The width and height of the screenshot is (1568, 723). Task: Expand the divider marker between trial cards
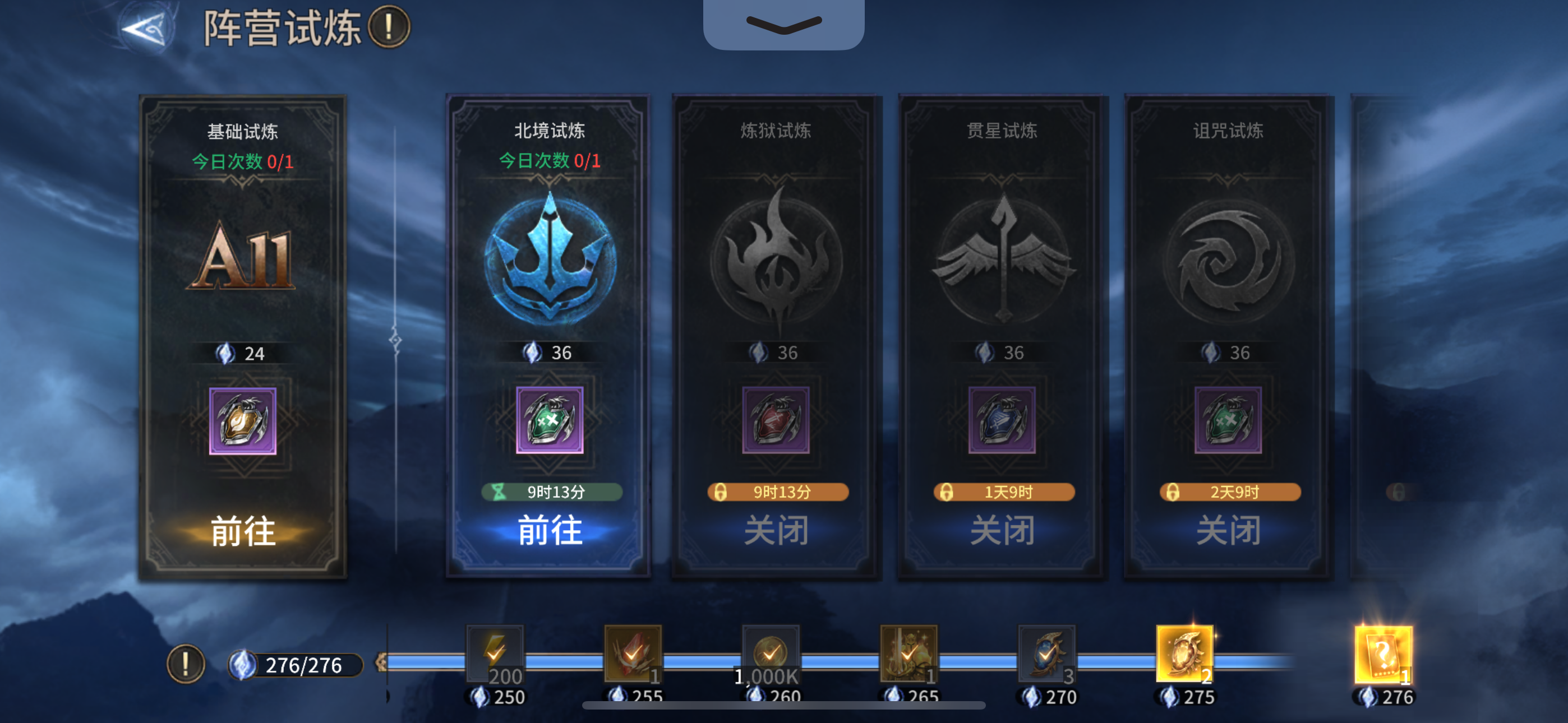tap(396, 341)
